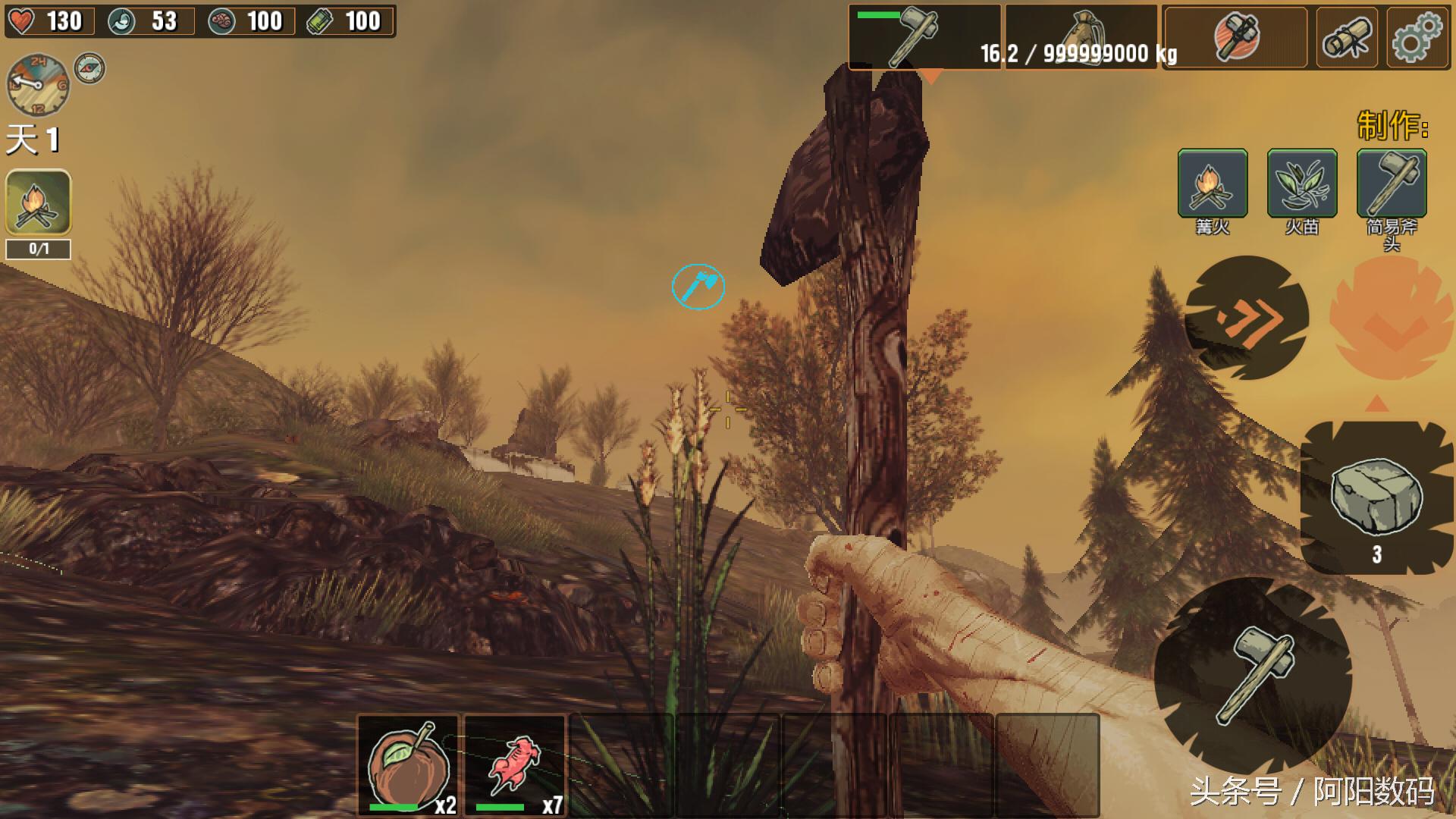This screenshot has width=1456, height=819.
Task: Tap the small compass icon
Action: point(89,68)
